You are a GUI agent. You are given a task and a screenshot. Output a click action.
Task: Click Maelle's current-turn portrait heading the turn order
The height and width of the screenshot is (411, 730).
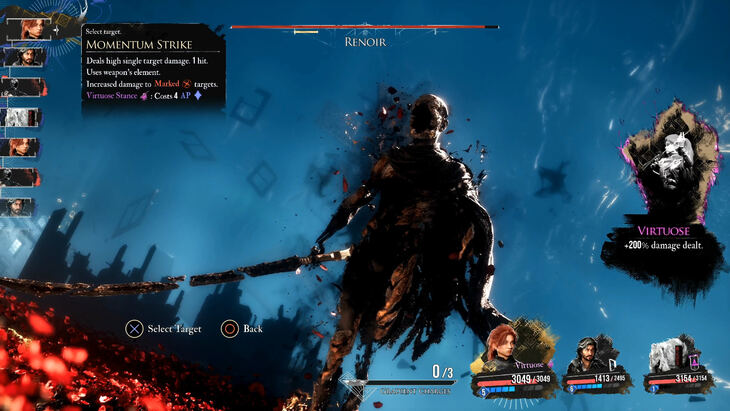tap(27, 27)
